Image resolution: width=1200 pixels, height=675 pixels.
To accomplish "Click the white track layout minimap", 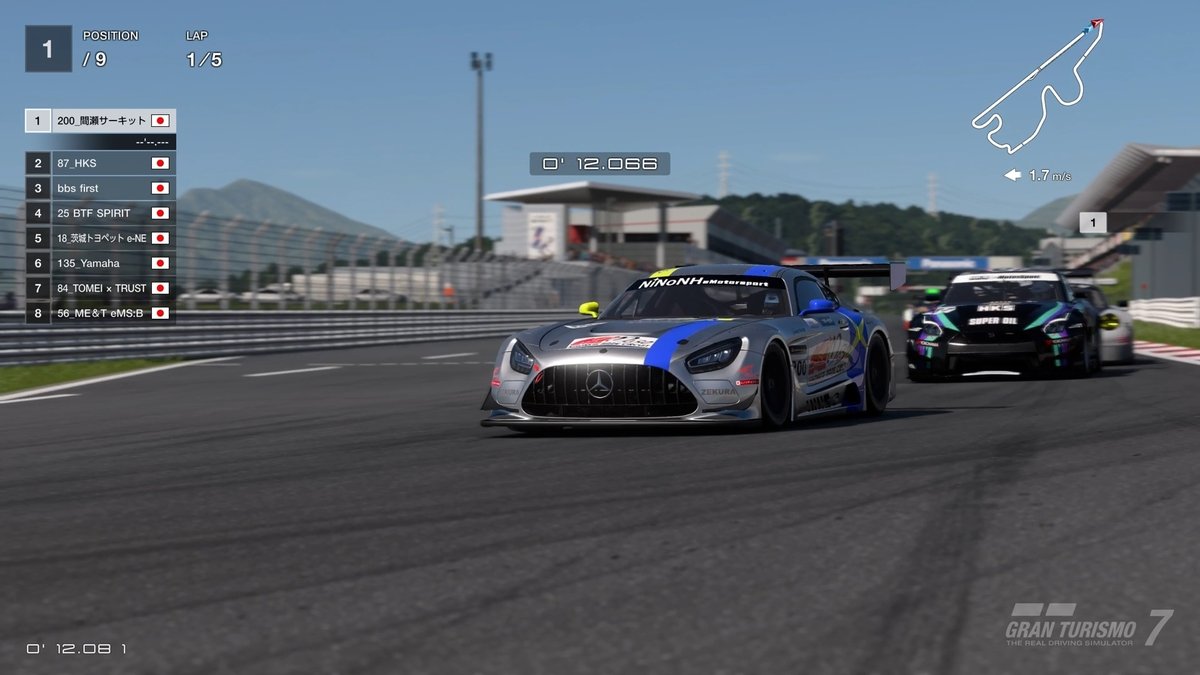I will [x=1035, y=90].
